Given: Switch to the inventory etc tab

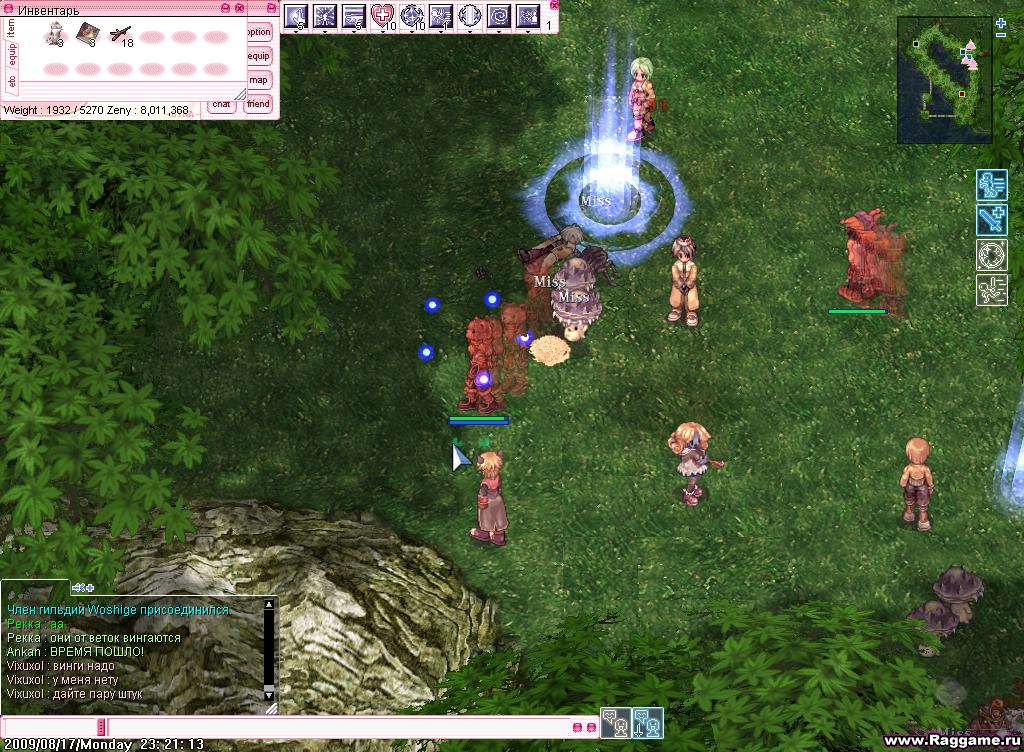Looking at the screenshot, I should 11,79.
